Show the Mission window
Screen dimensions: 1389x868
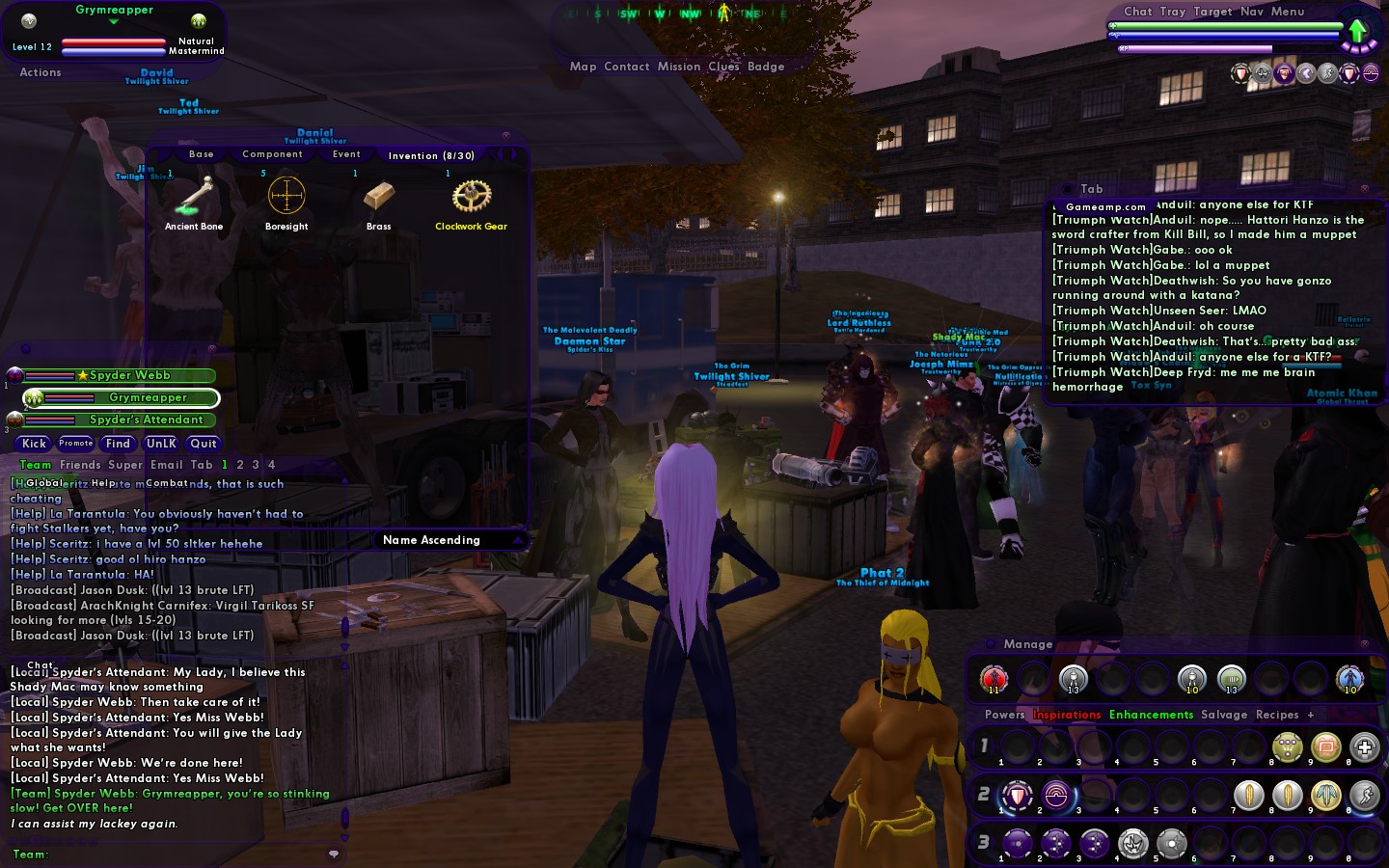click(x=679, y=67)
